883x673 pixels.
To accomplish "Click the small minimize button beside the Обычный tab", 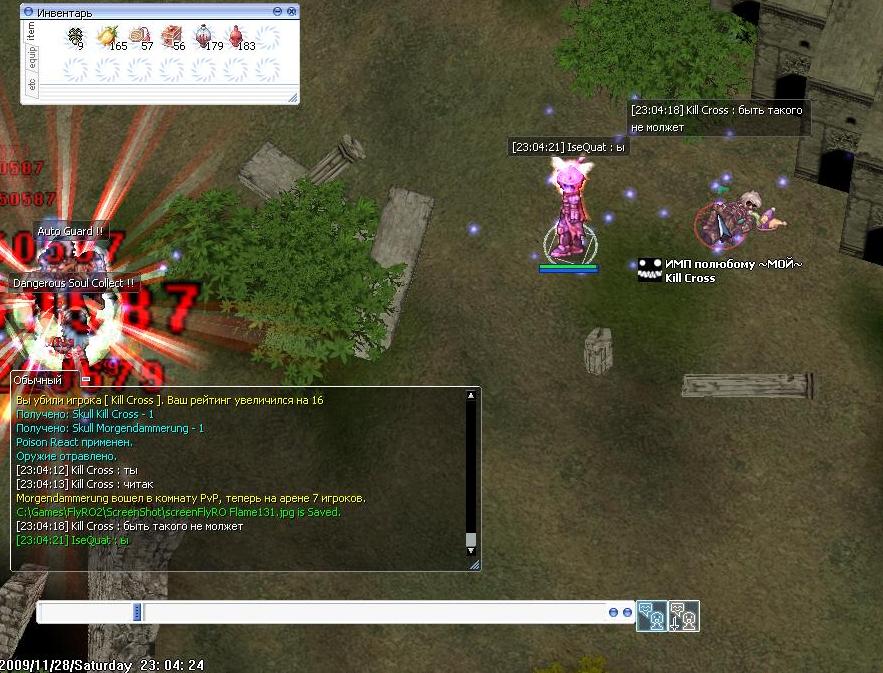I will point(86,380).
